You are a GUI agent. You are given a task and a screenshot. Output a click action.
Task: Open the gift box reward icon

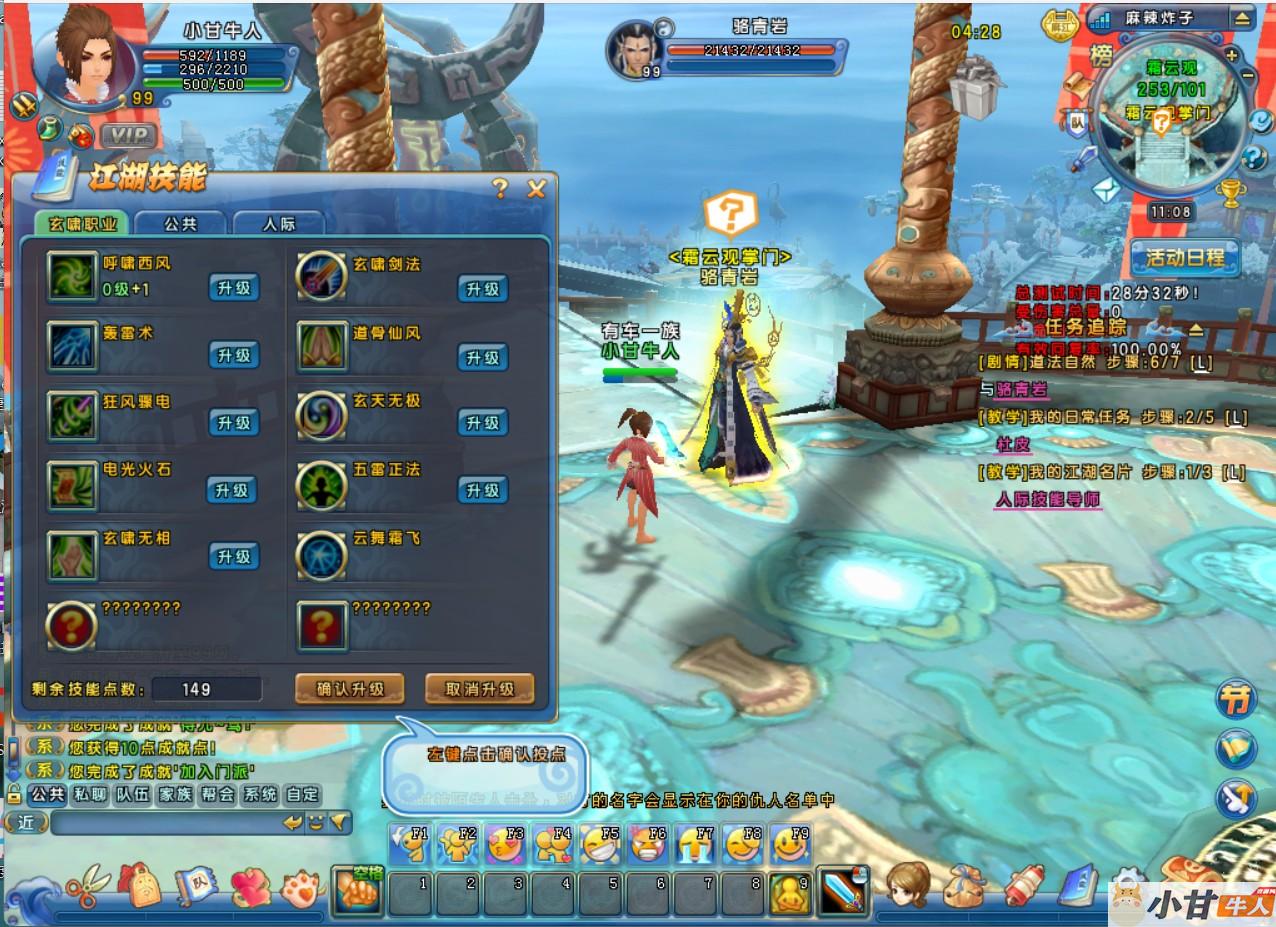point(975,88)
